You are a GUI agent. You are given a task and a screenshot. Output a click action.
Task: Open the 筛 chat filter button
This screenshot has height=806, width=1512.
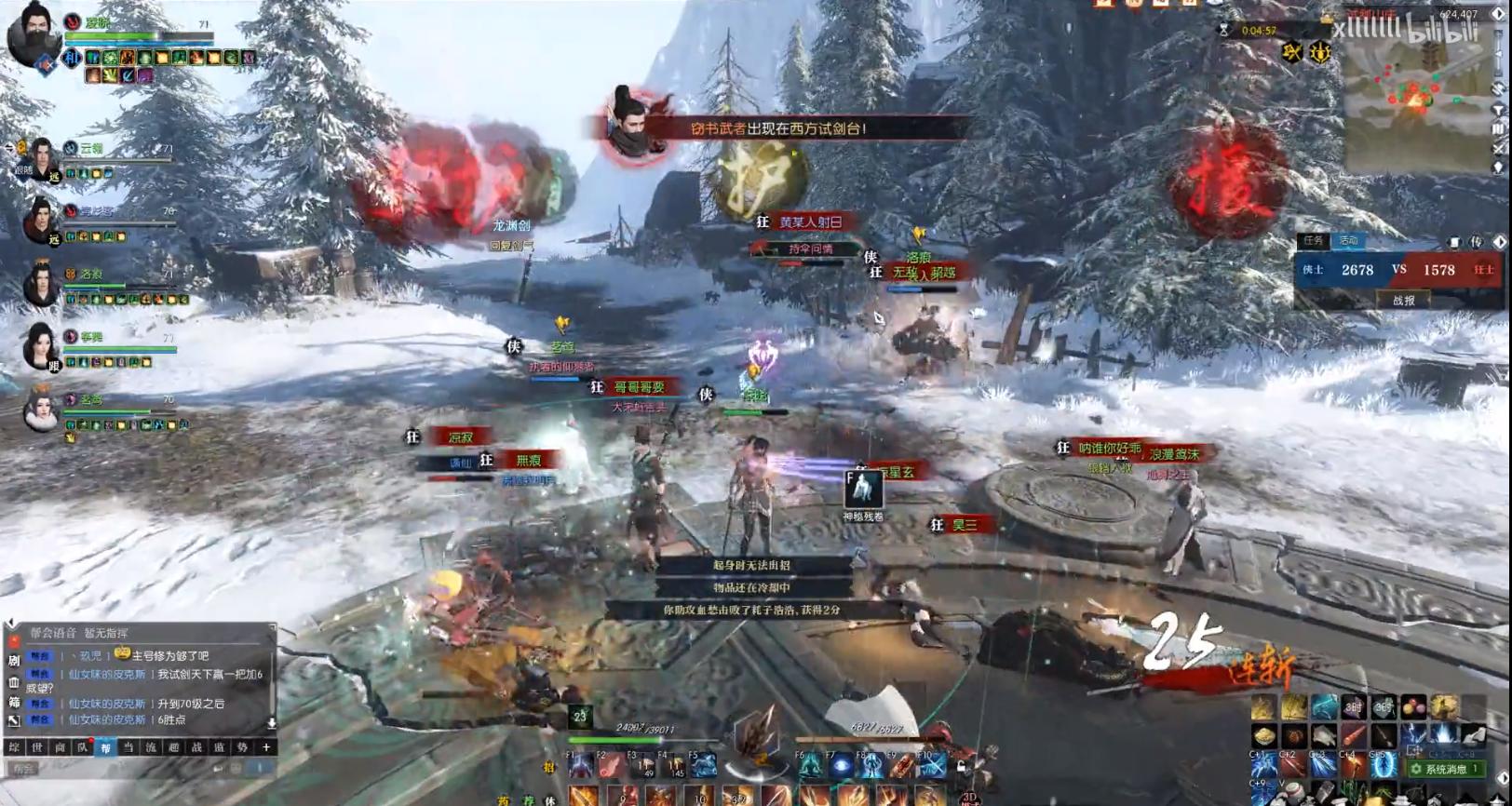coord(14,703)
